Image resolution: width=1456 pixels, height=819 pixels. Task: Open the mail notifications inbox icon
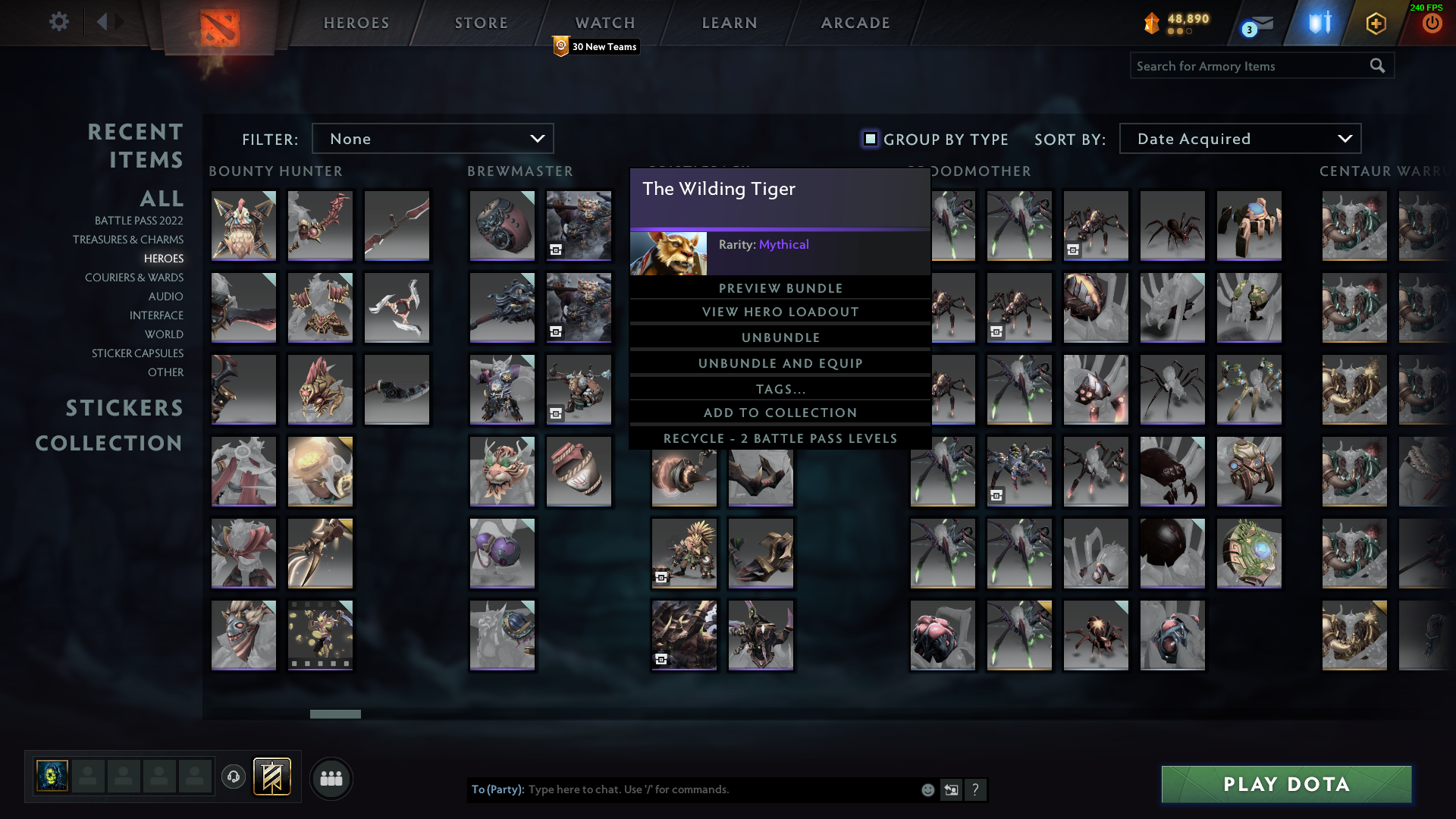tap(1263, 24)
